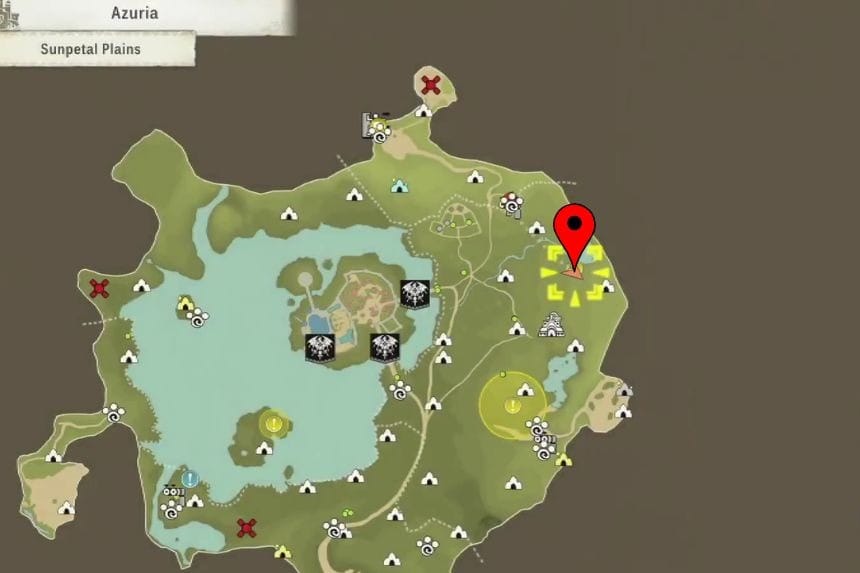860x573 pixels.
Task: Click the temple building icon below the player cursor
Action: 549,325
